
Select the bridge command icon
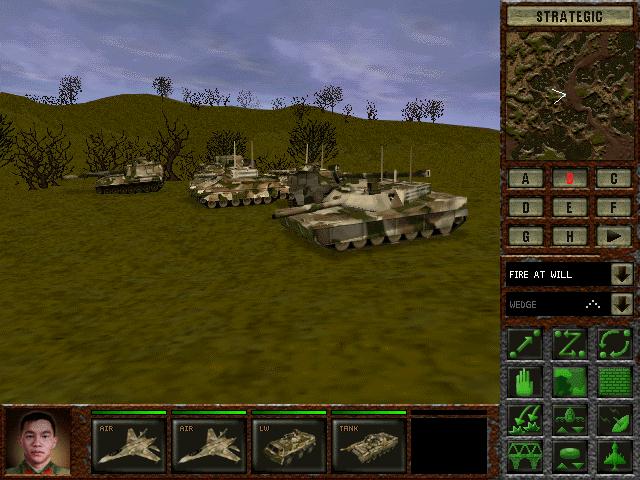[525, 456]
